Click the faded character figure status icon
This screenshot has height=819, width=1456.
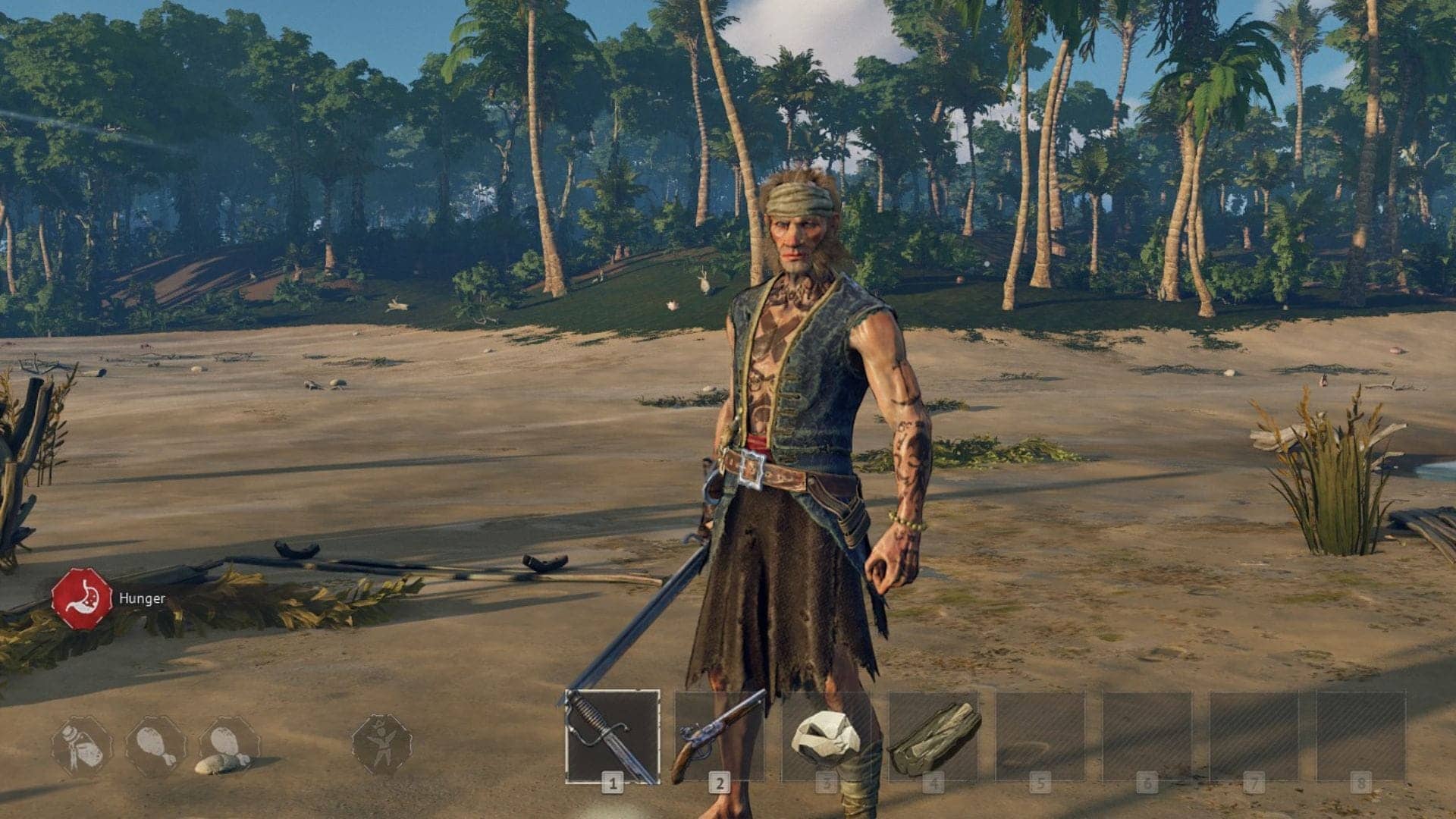coord(381,744)
